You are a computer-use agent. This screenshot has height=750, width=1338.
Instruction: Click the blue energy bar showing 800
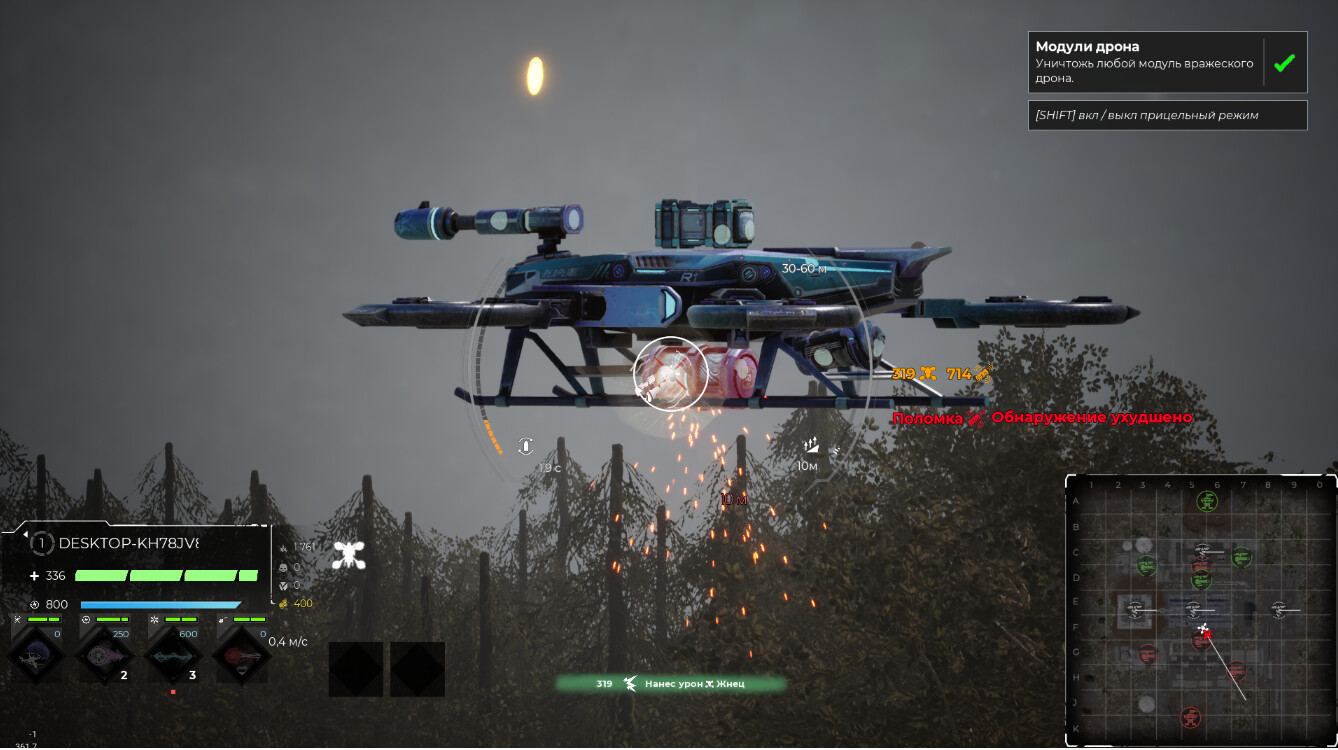(160, 604)
